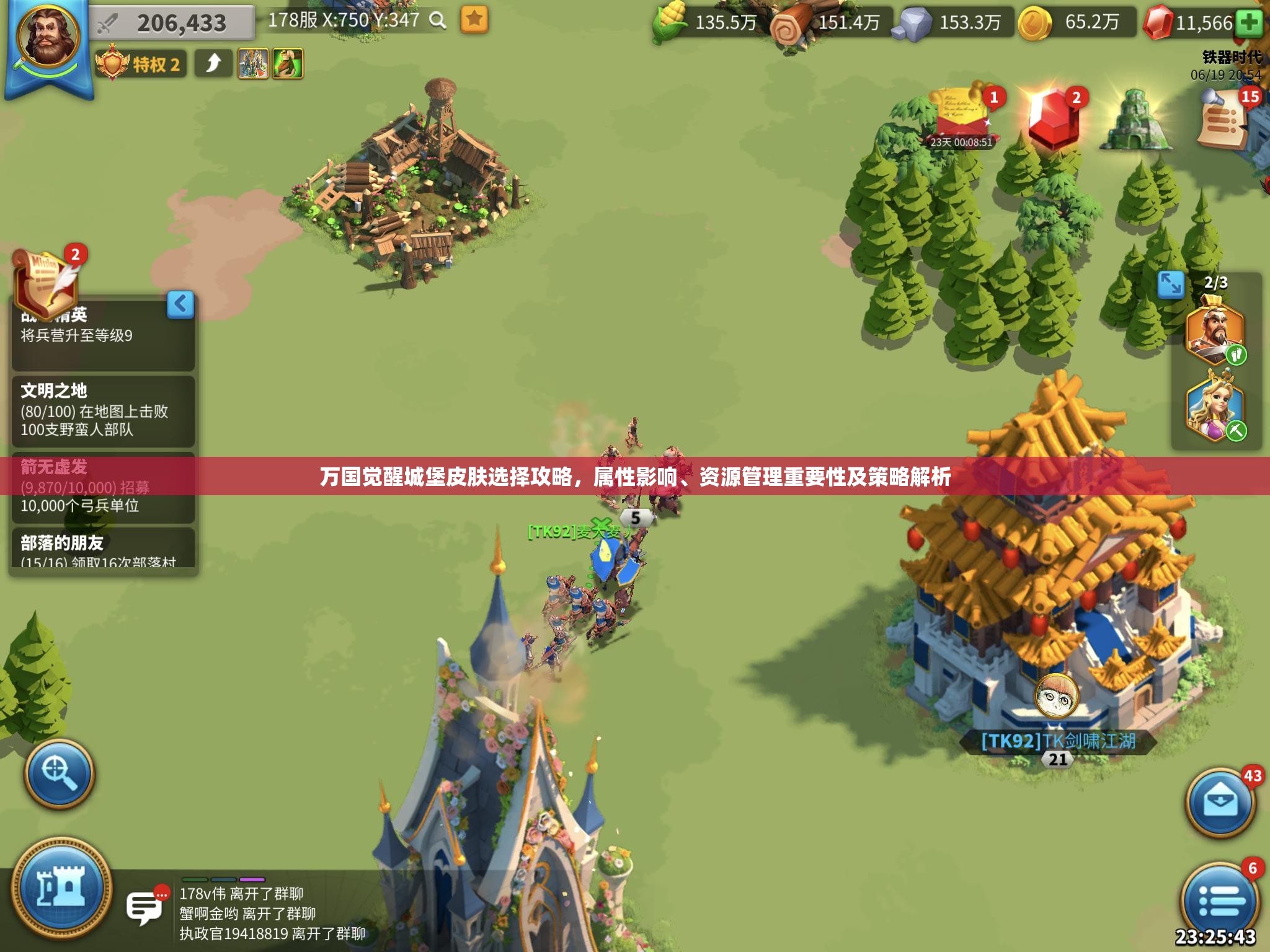
Task: Click the star bookmark button
Action: click(x=474, y=20)
